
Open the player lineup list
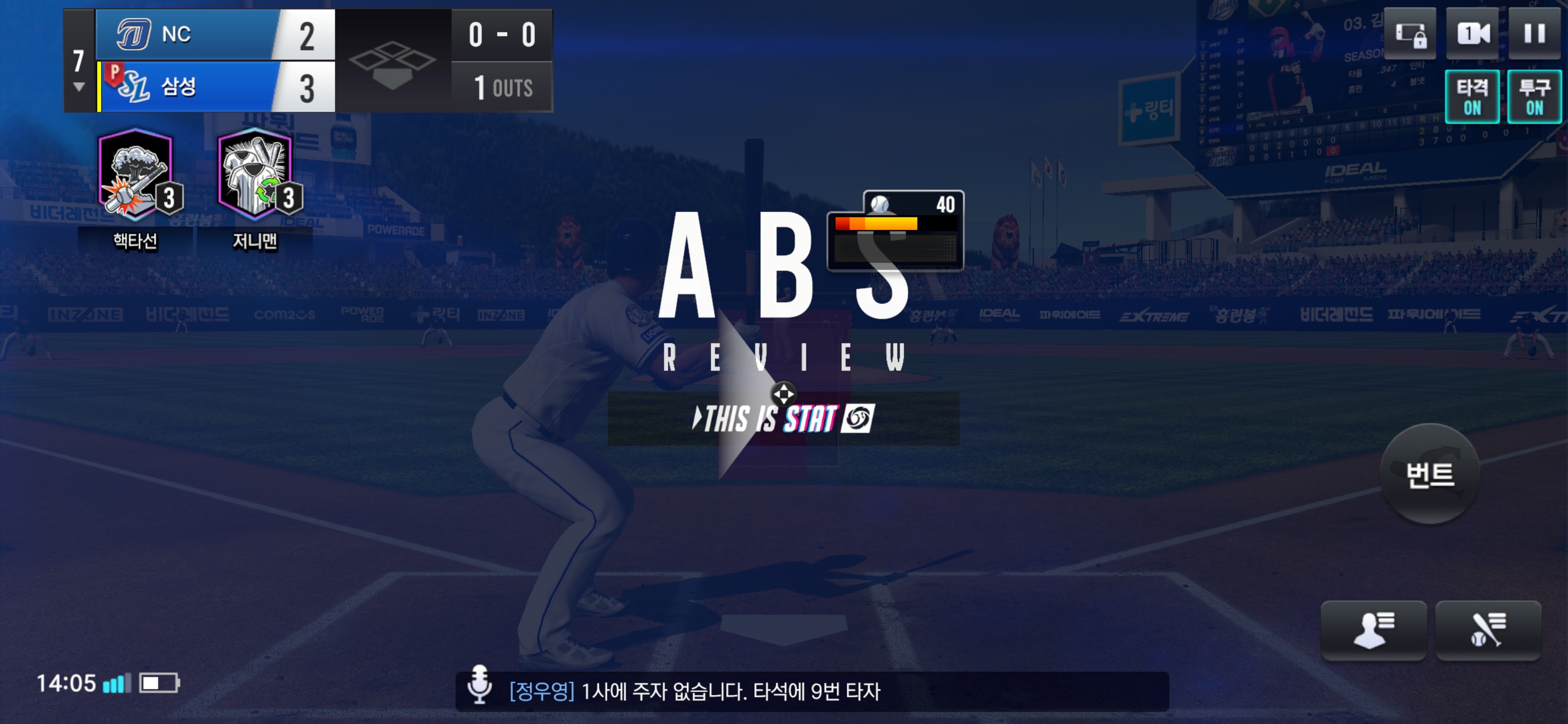point(1373,629)
